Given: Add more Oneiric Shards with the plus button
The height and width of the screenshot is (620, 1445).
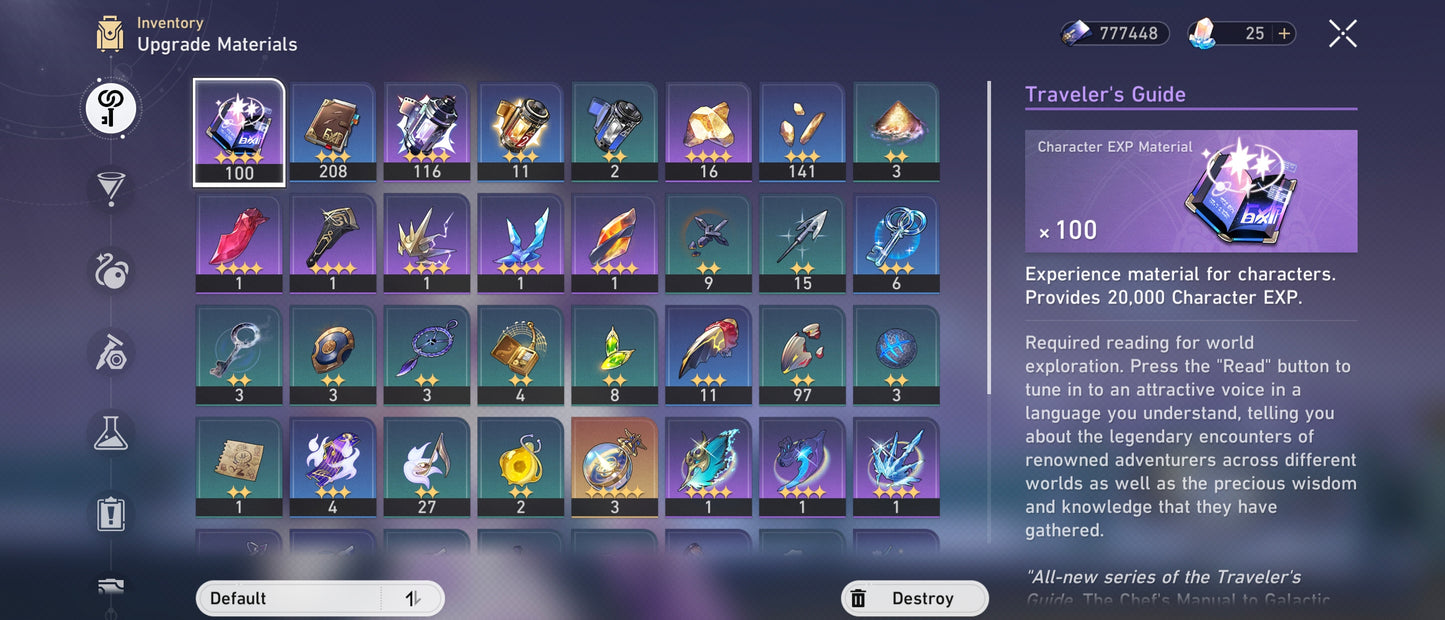Looking at the screenshot, I should click(1284, 34).
